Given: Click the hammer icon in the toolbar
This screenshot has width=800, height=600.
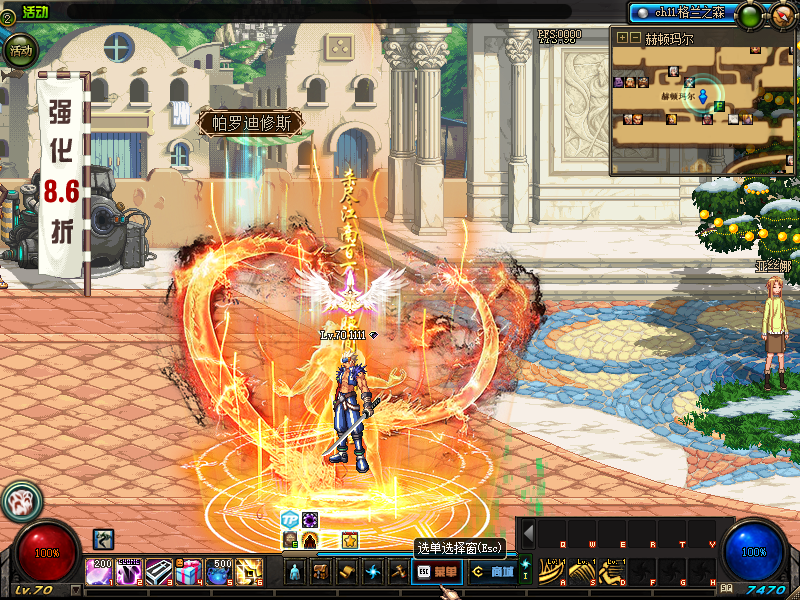Looking at the screenshot, I should point(398,572).
